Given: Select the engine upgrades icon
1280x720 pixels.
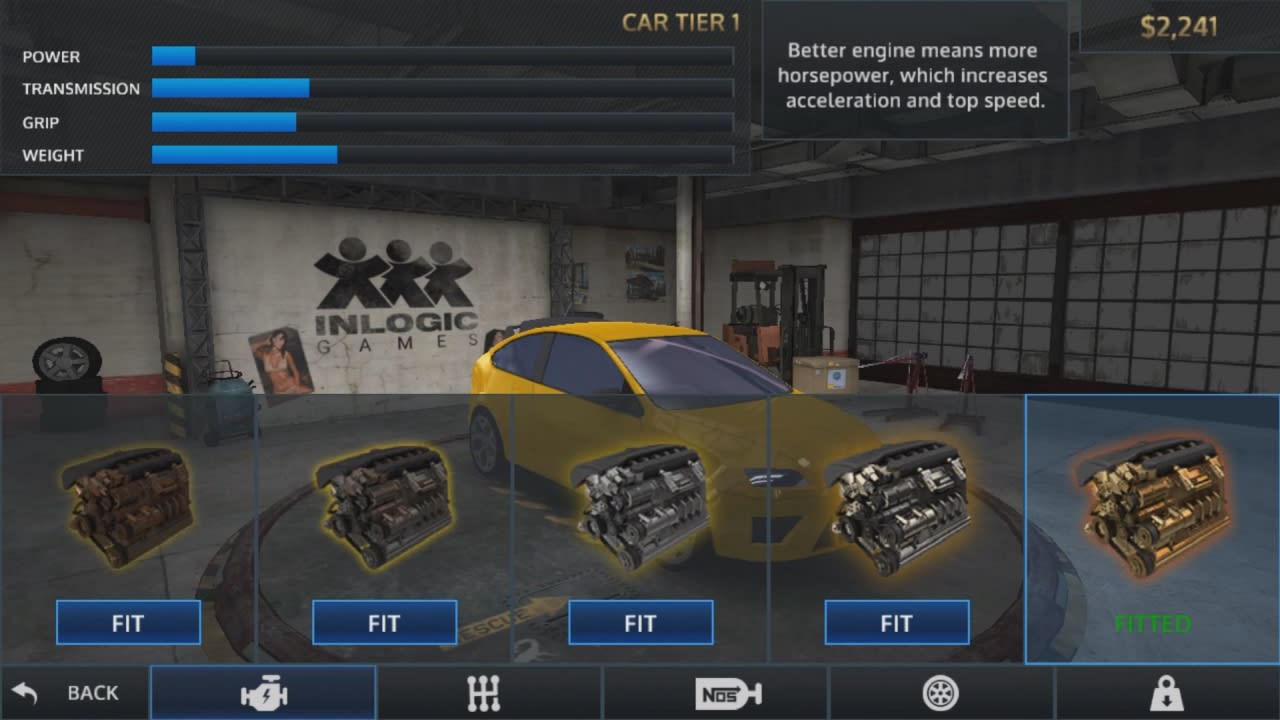Looking at the screenshot, I should (263, 693).
